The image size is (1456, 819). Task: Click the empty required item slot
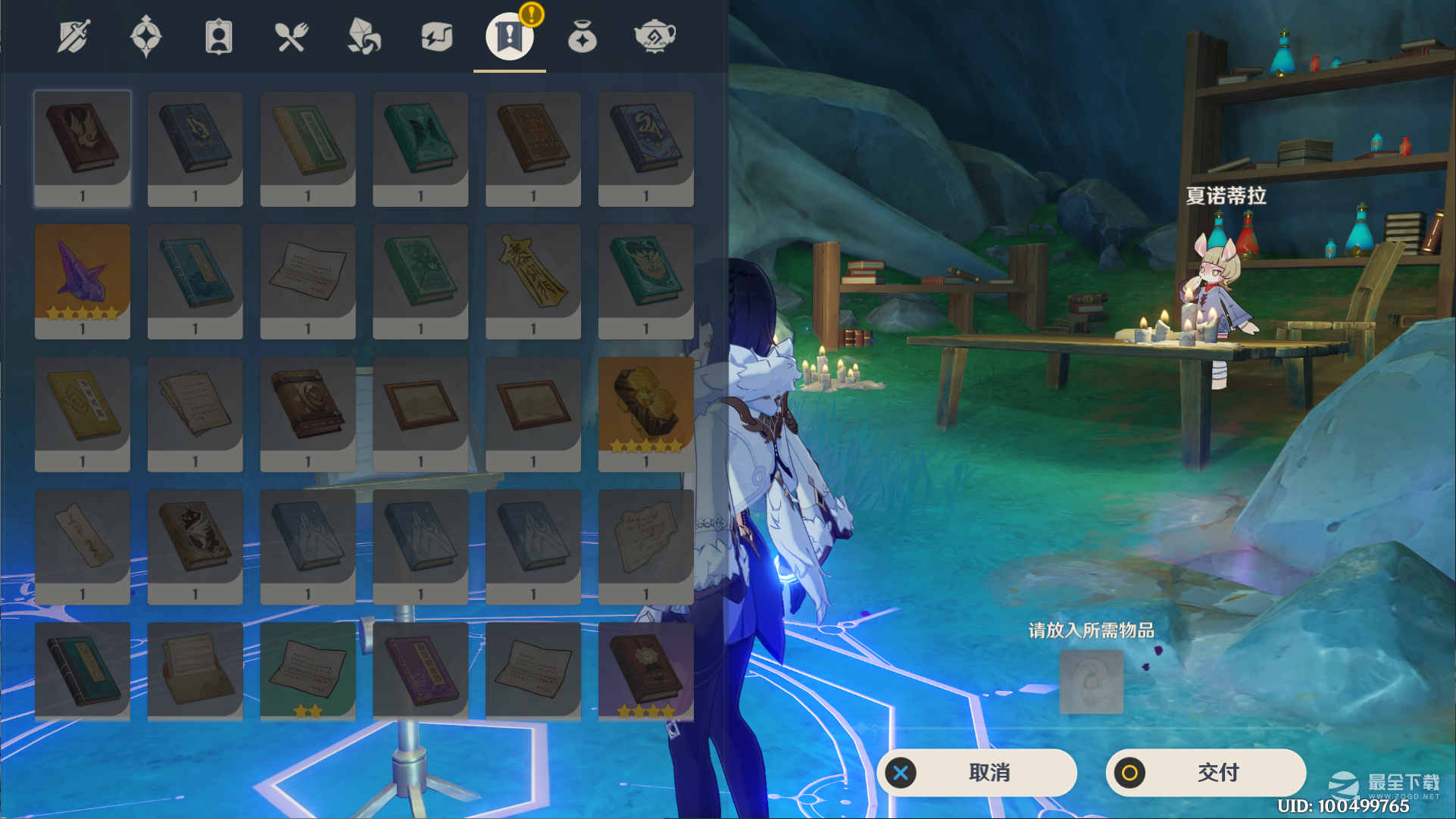[1091, 681]
